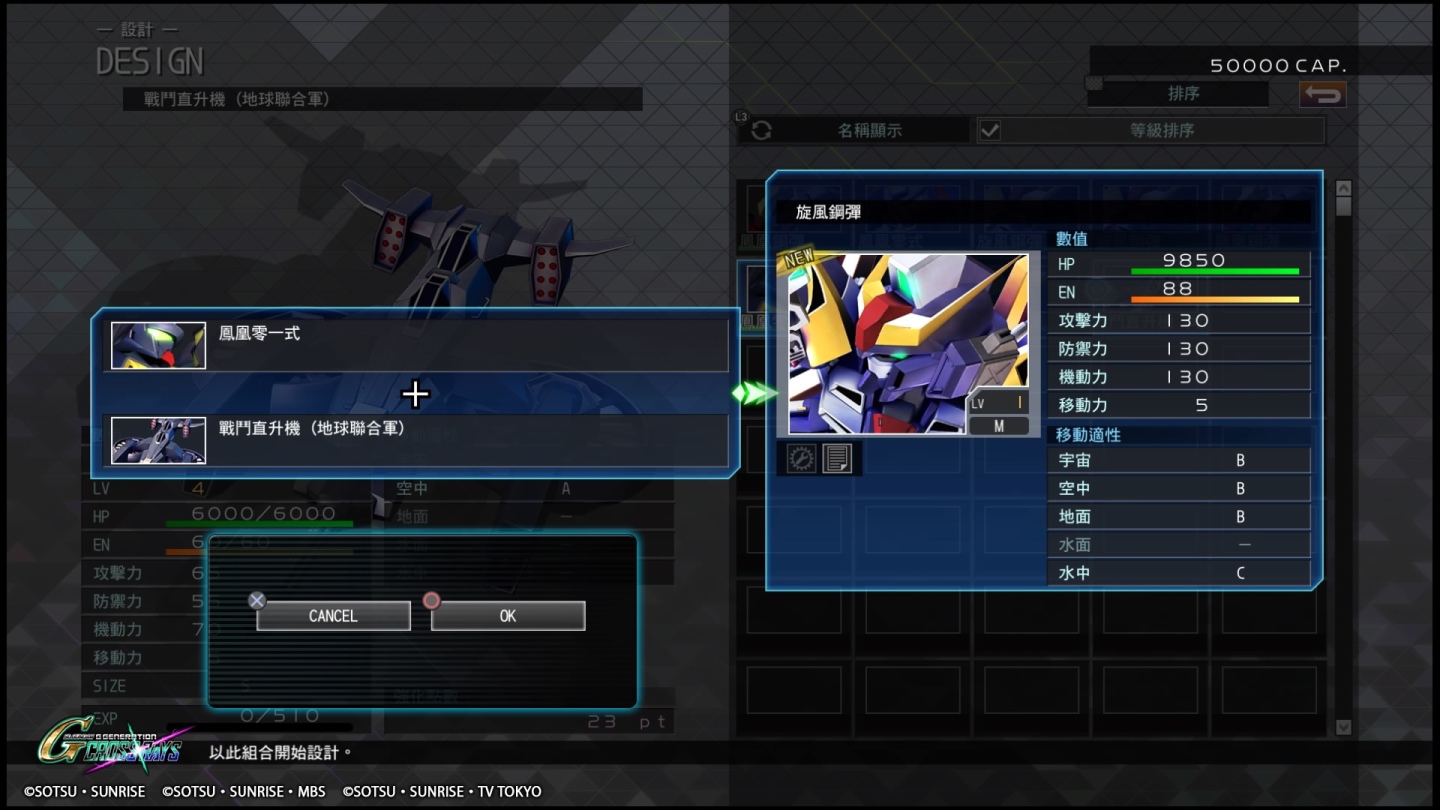The image size is (1440, 810).
Task: Select the 戰鬥直升機 unit portrait icon
Action: (157, 440)
